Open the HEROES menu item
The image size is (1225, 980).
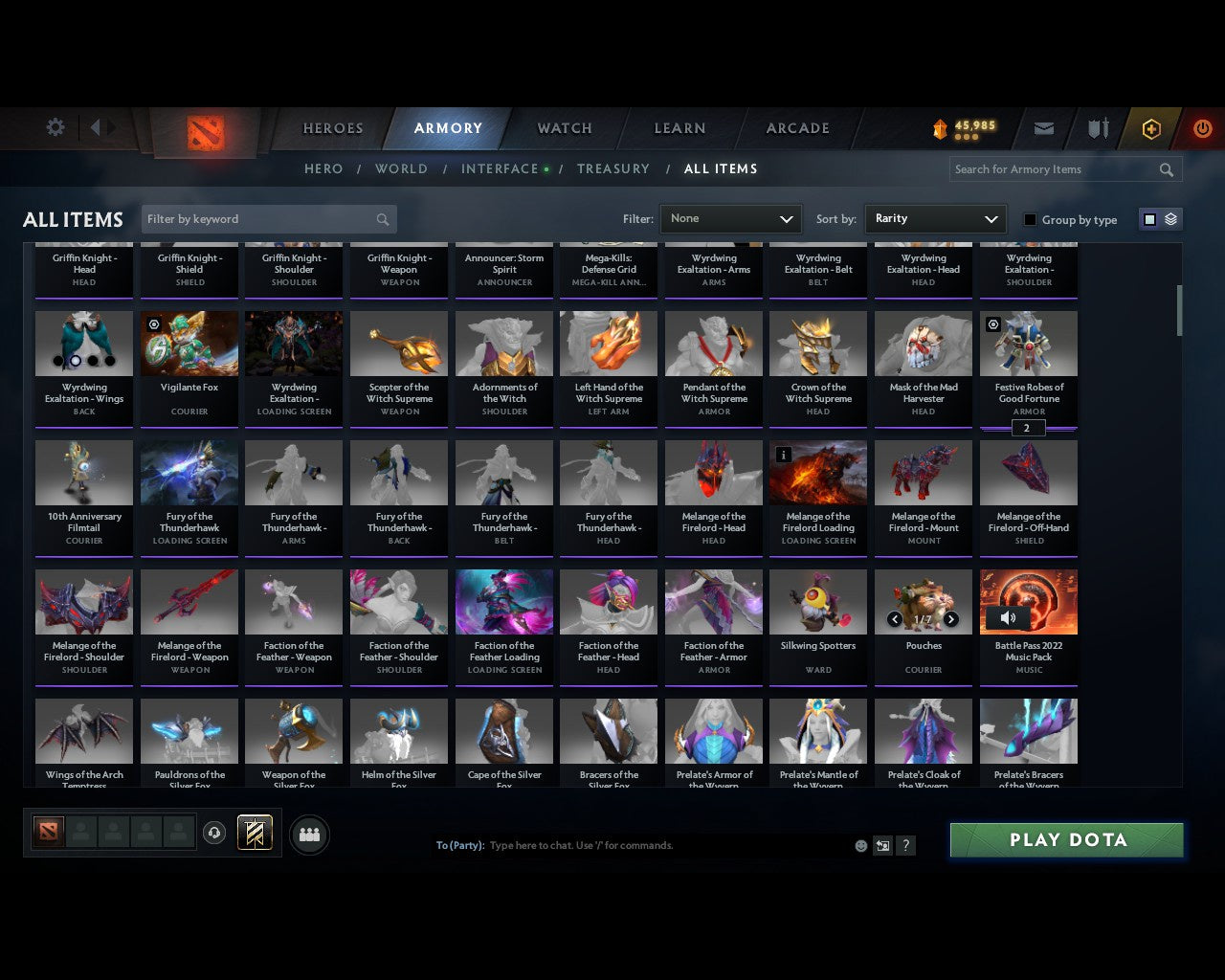pos(332,127)
